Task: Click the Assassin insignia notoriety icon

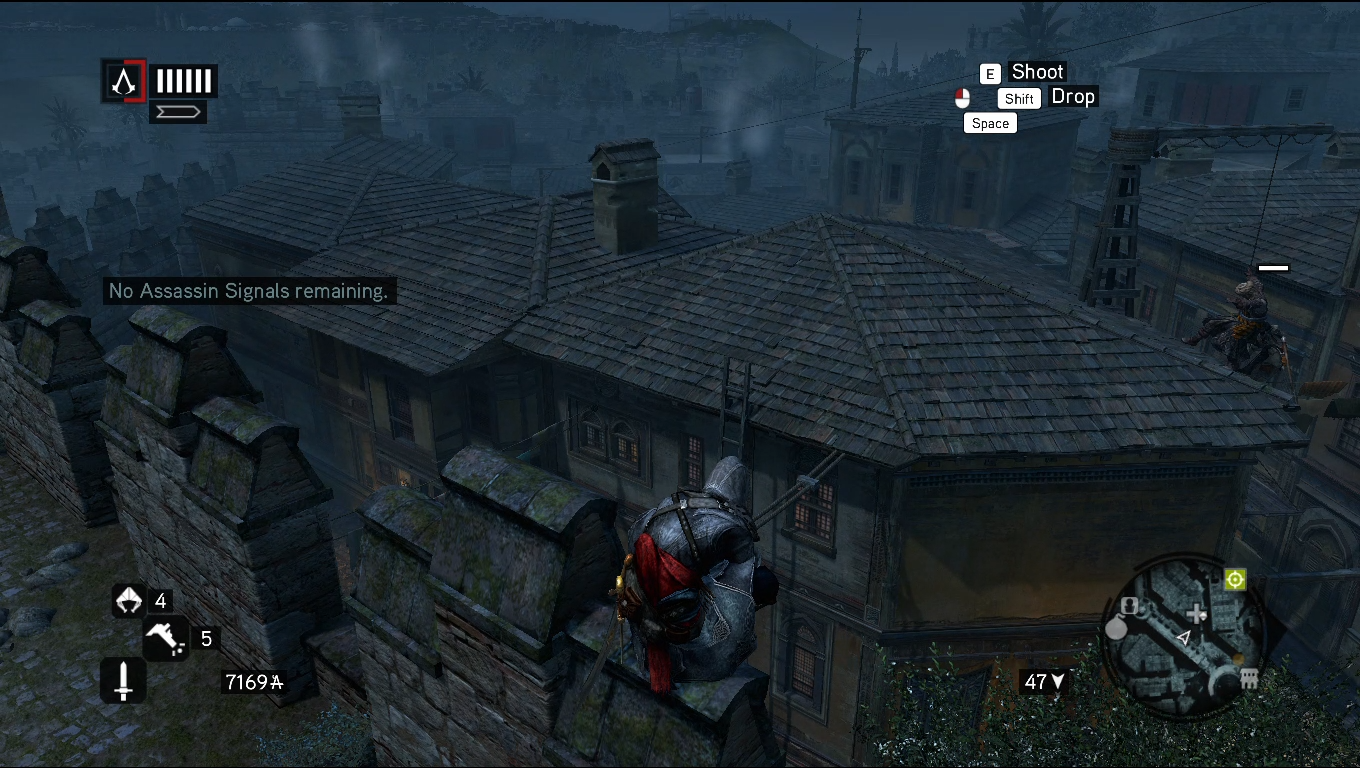Action: (124, 81)
